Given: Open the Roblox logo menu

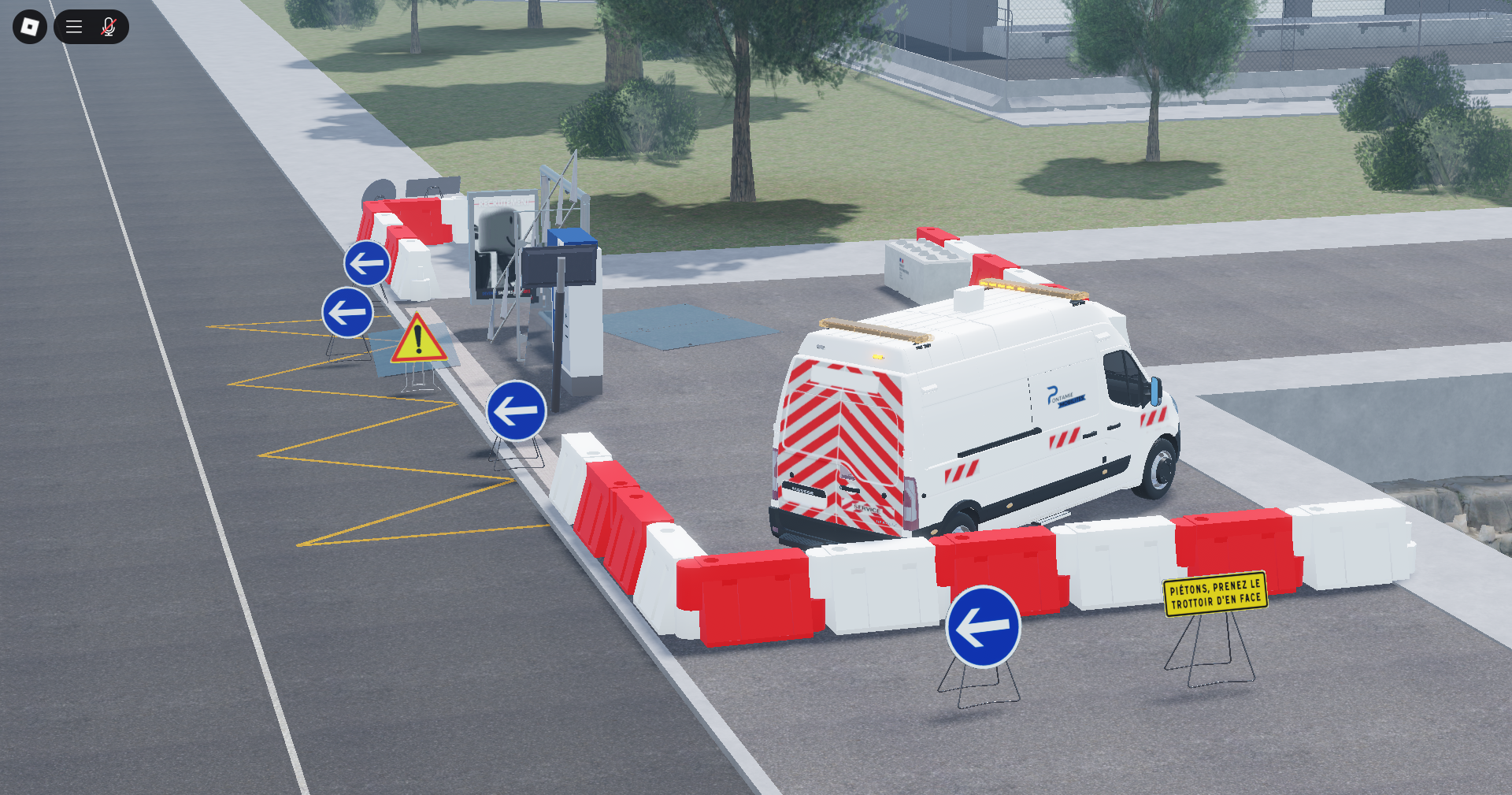Looking at the screenshot, I should (x=30, y=27).
